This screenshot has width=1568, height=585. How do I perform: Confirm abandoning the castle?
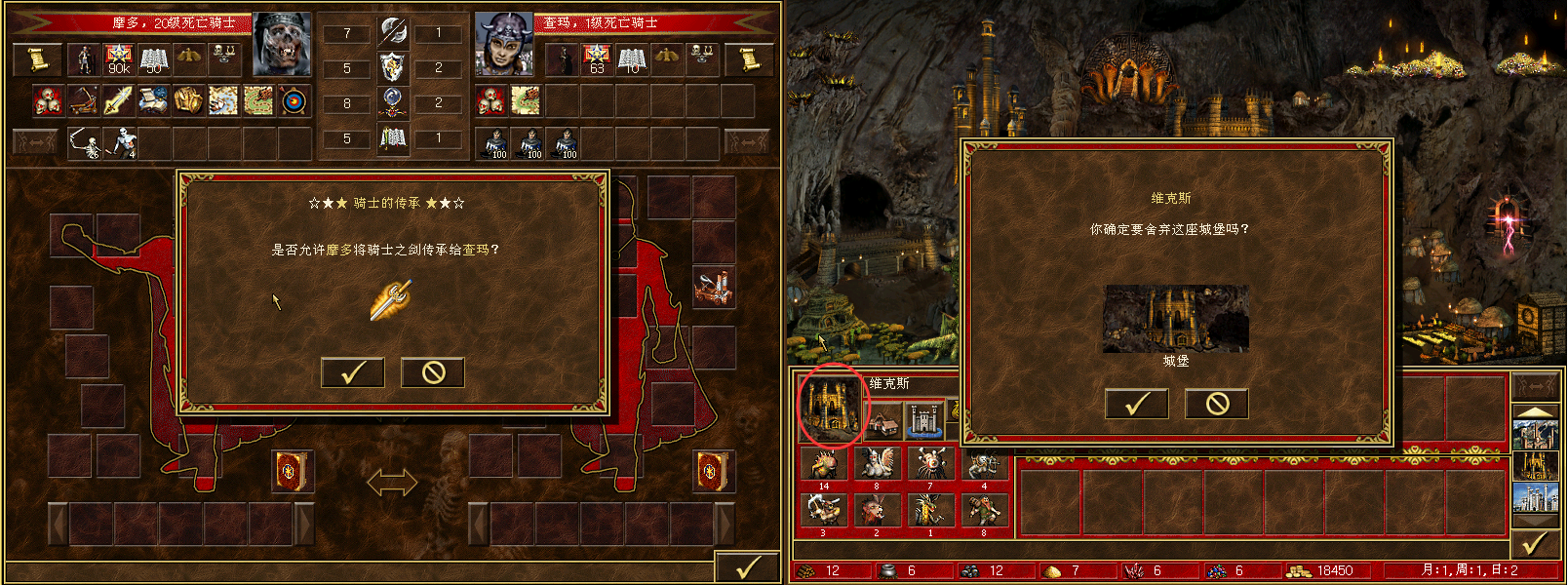click(1136, 404)
